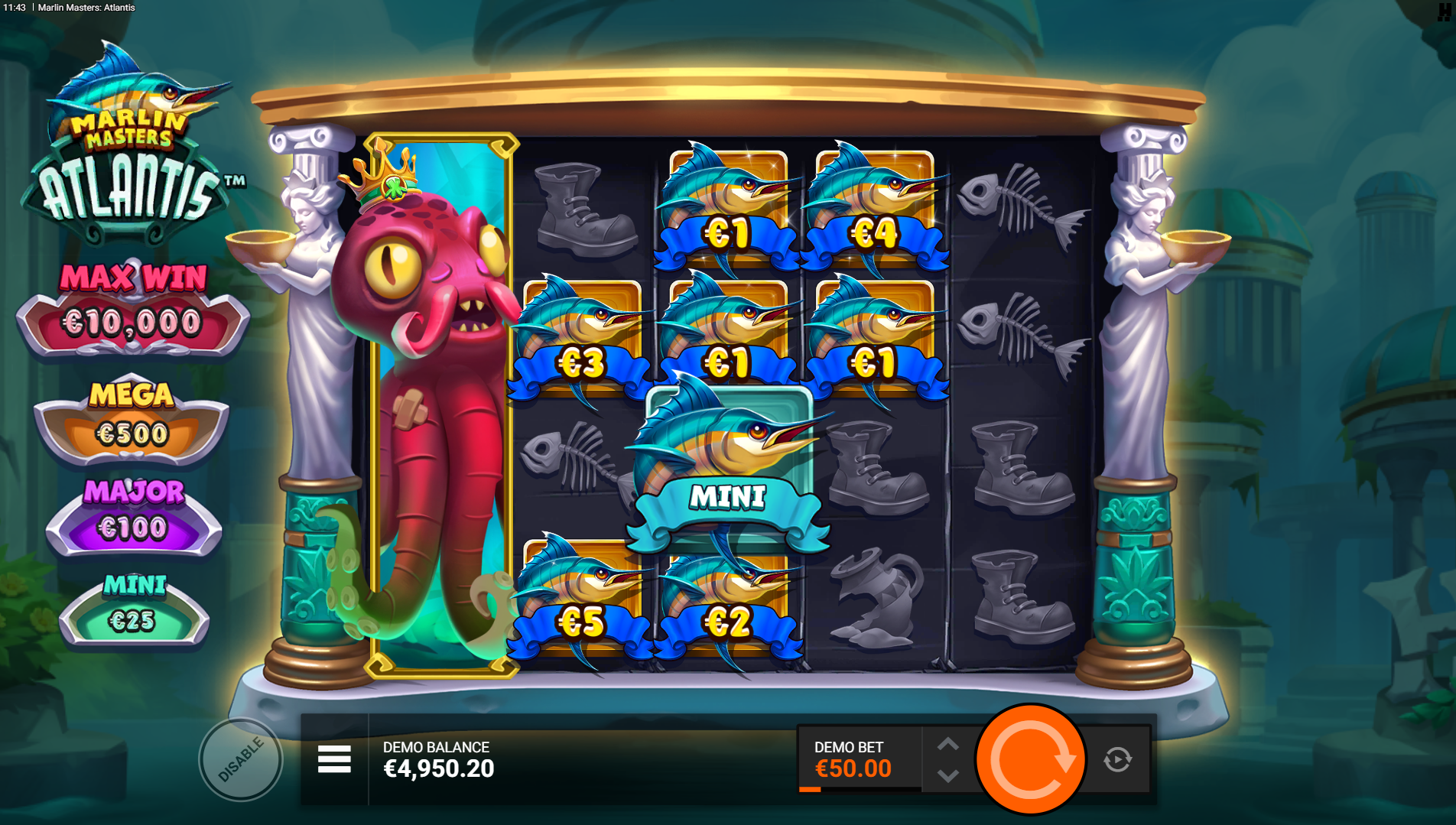The width and height of the screenshot is (1456, 825).
Task: Spin the reels with the orange button
Action: pyautogui.click(x=1030, y=759)
